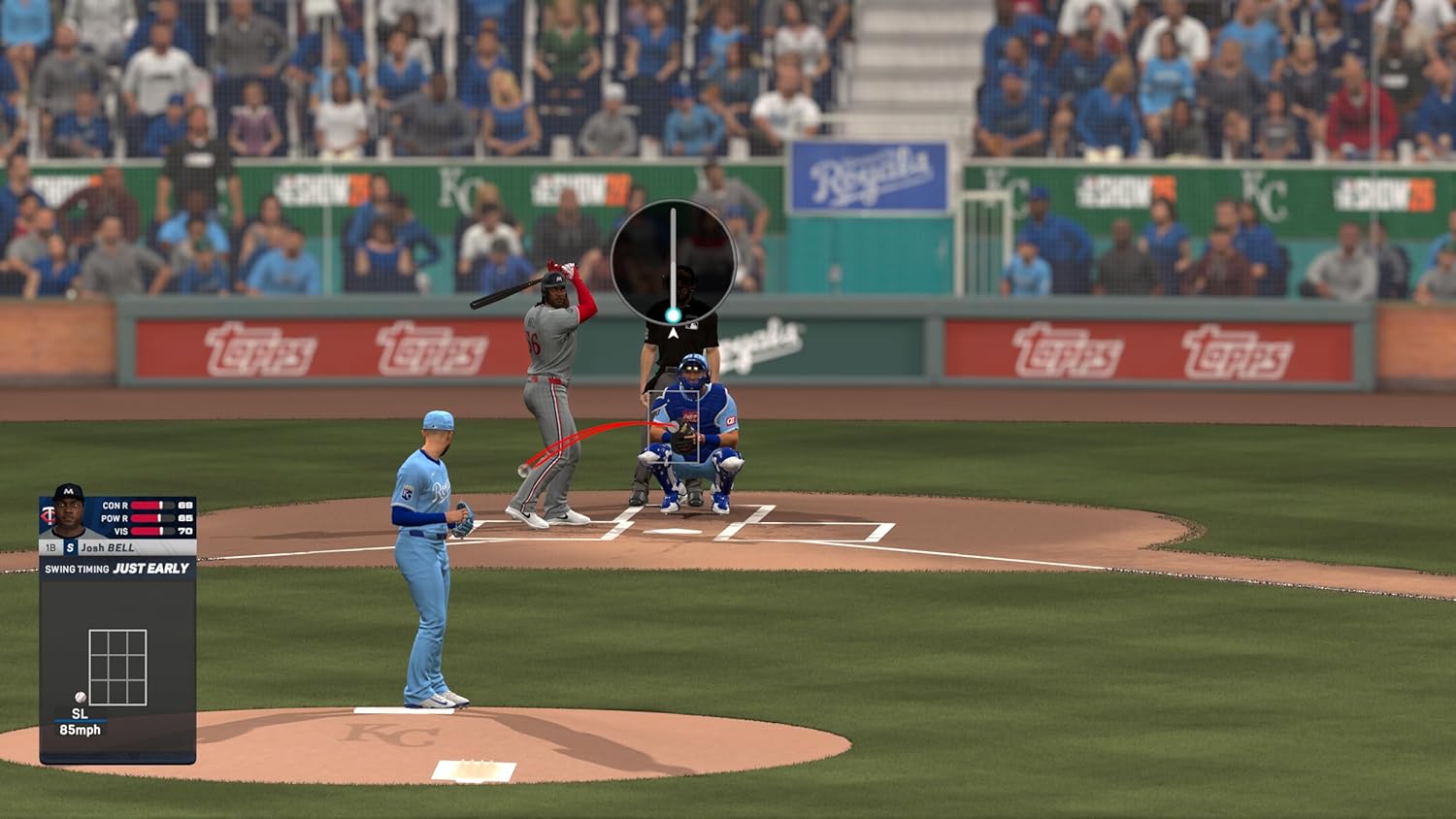Click the 85mph pitch speed readout
Viewport: 1456px width, 819px height.
click(81, 730)
